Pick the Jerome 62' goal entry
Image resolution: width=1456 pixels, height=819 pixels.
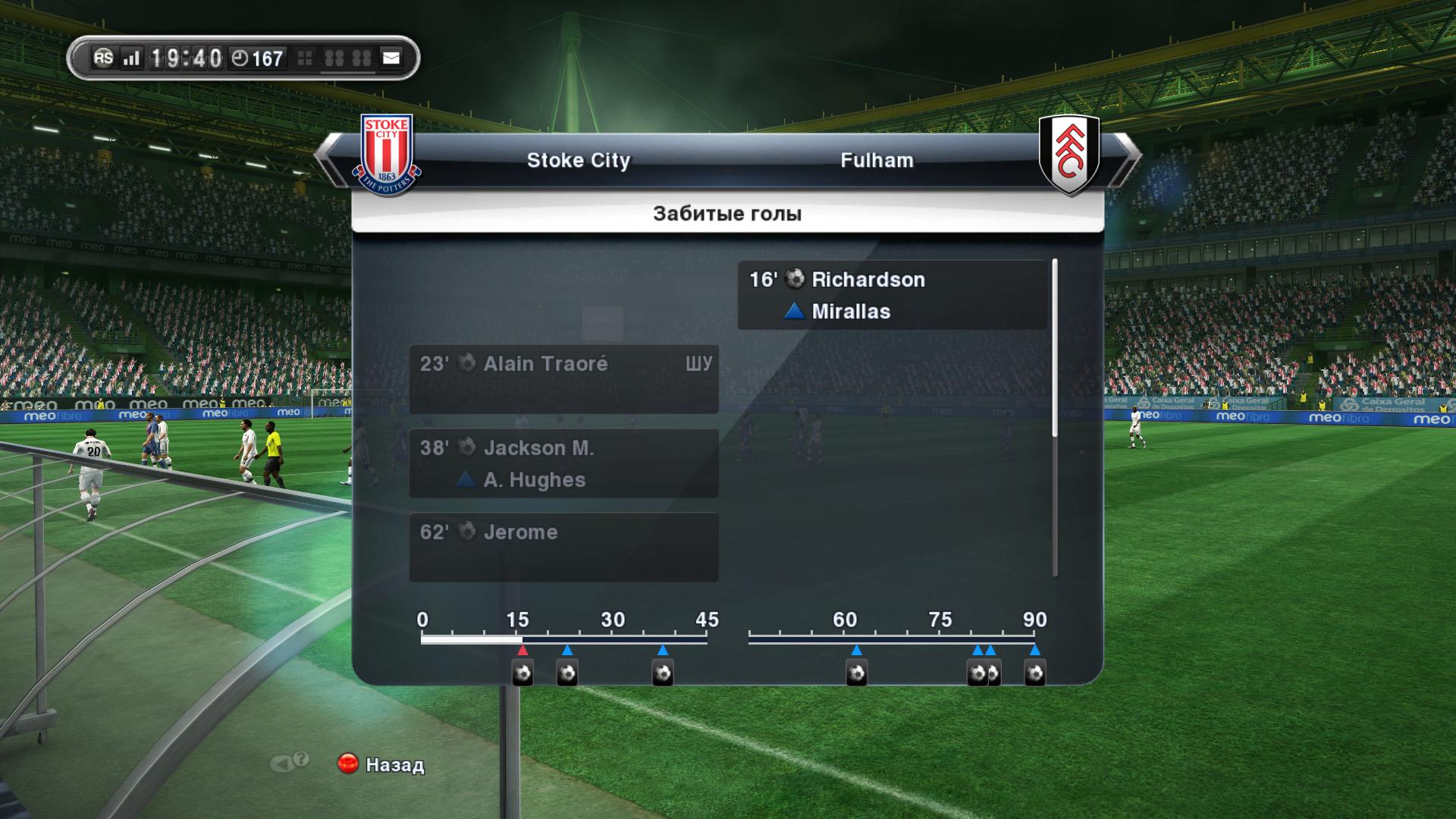[x=563, y=547]
